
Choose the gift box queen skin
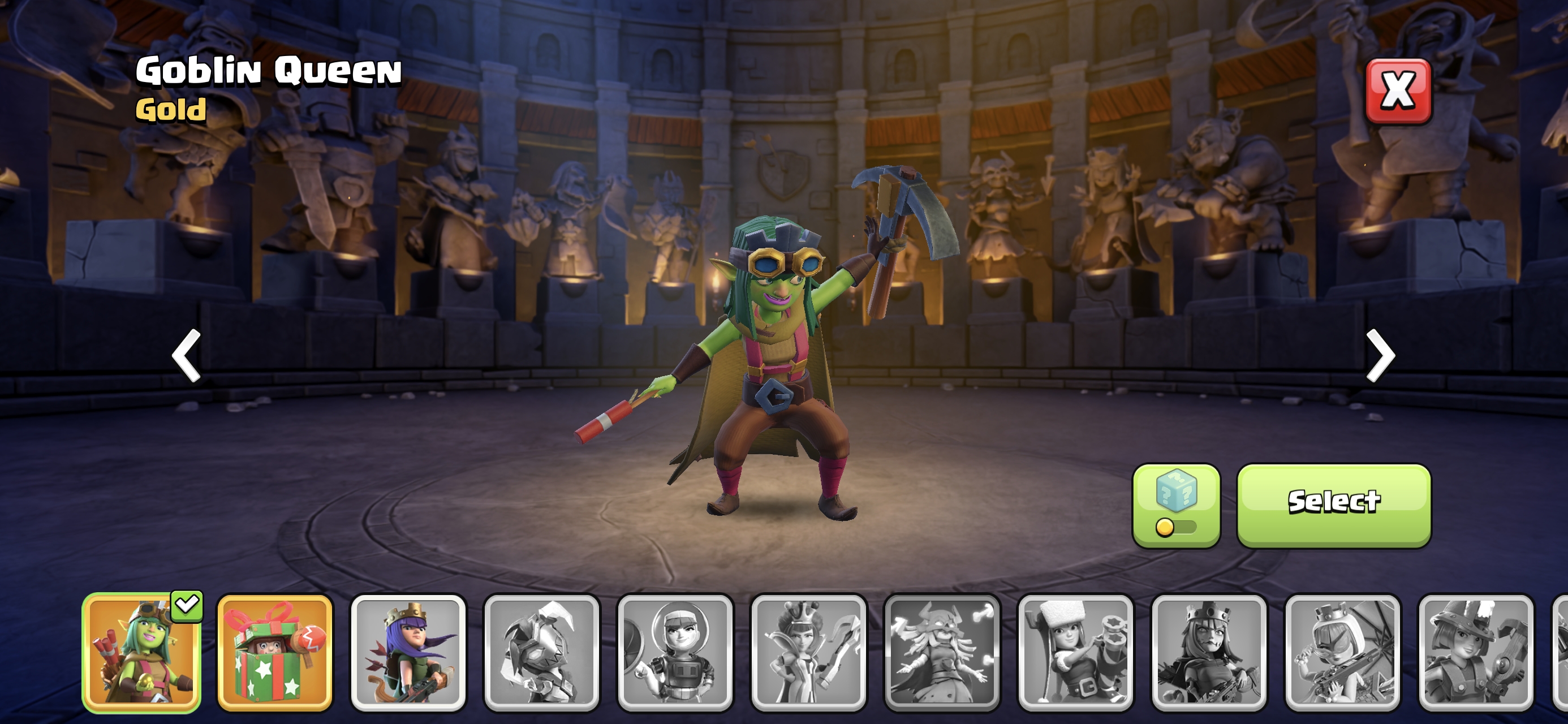coord(274,652)
